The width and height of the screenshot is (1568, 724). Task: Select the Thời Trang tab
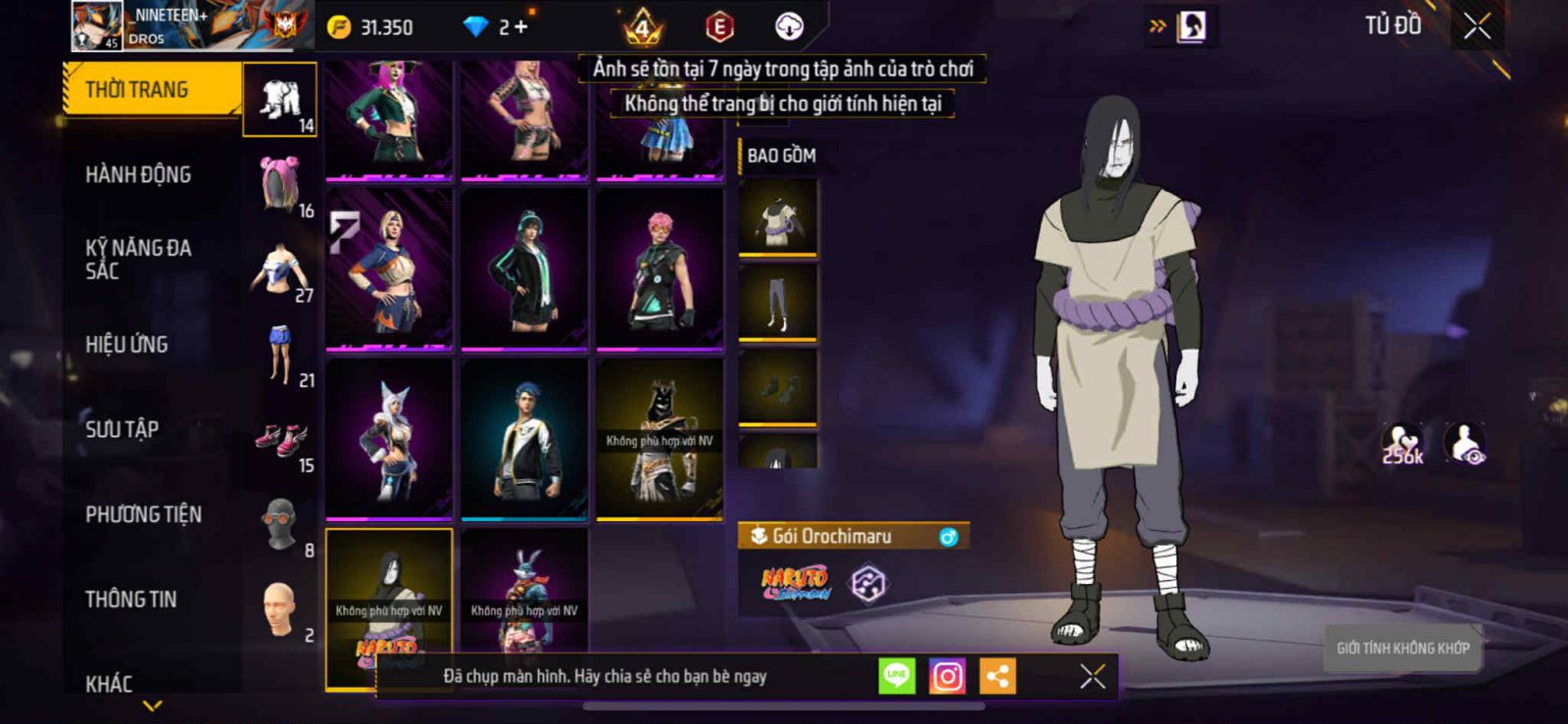pyautogui.click(x=151, y=90)
